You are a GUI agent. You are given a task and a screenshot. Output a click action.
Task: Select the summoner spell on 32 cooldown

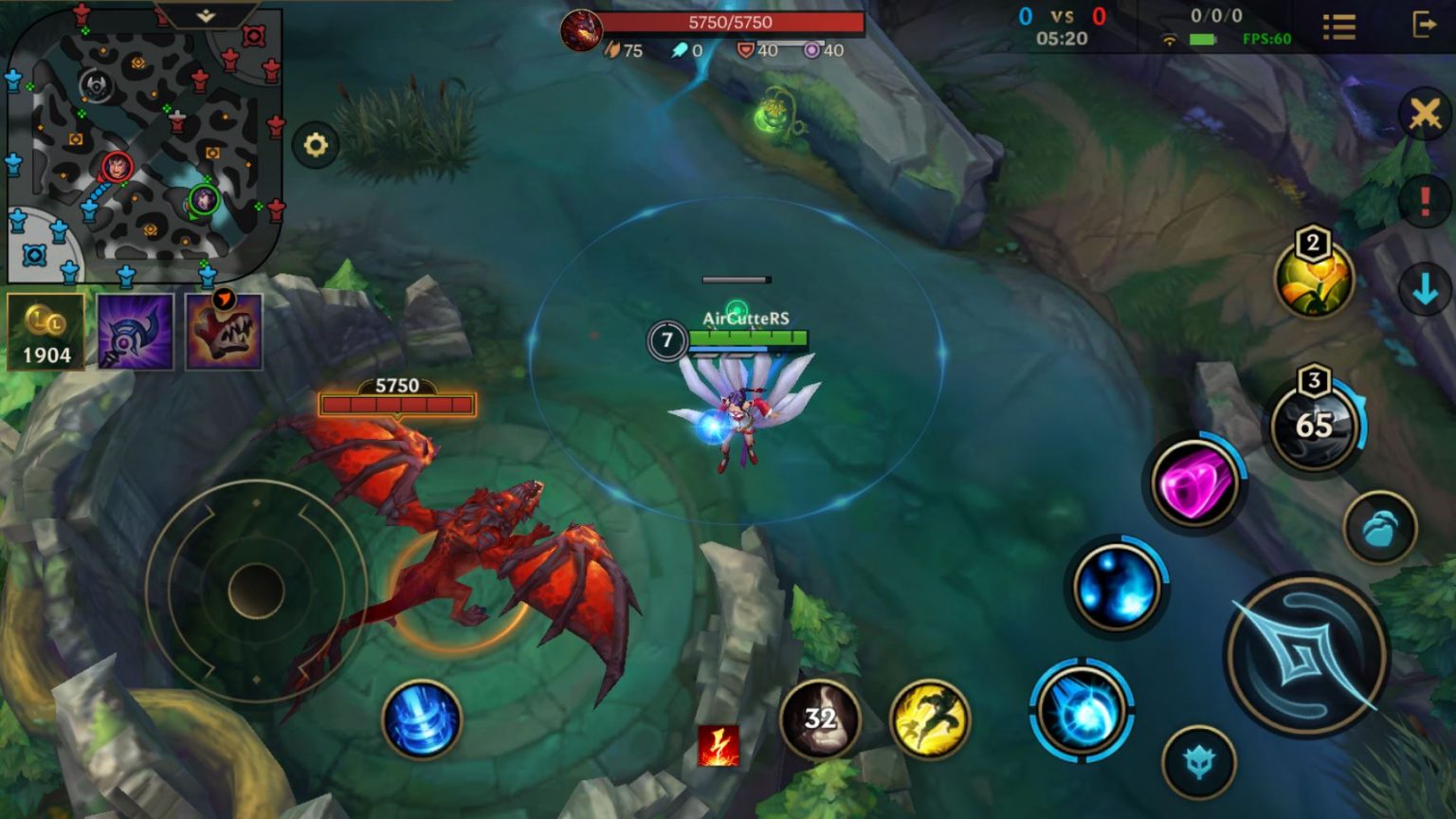tap(820, 719)
